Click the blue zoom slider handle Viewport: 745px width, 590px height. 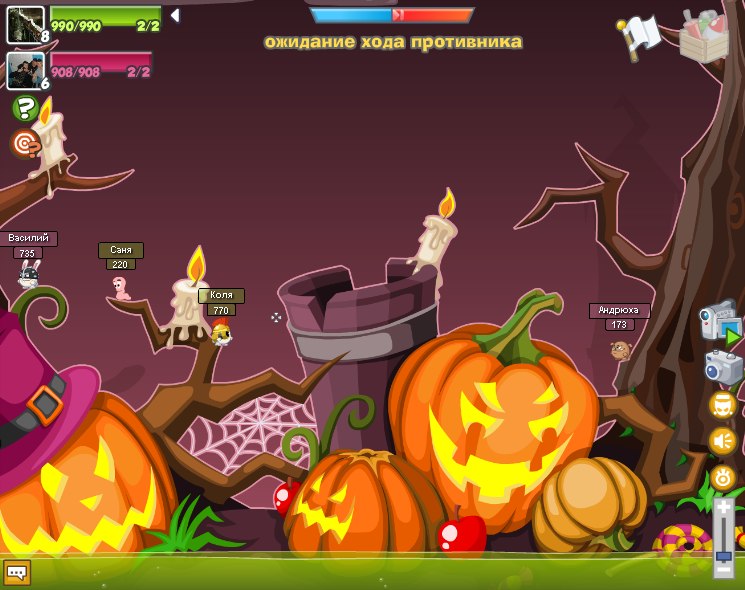tap(723, 555)
